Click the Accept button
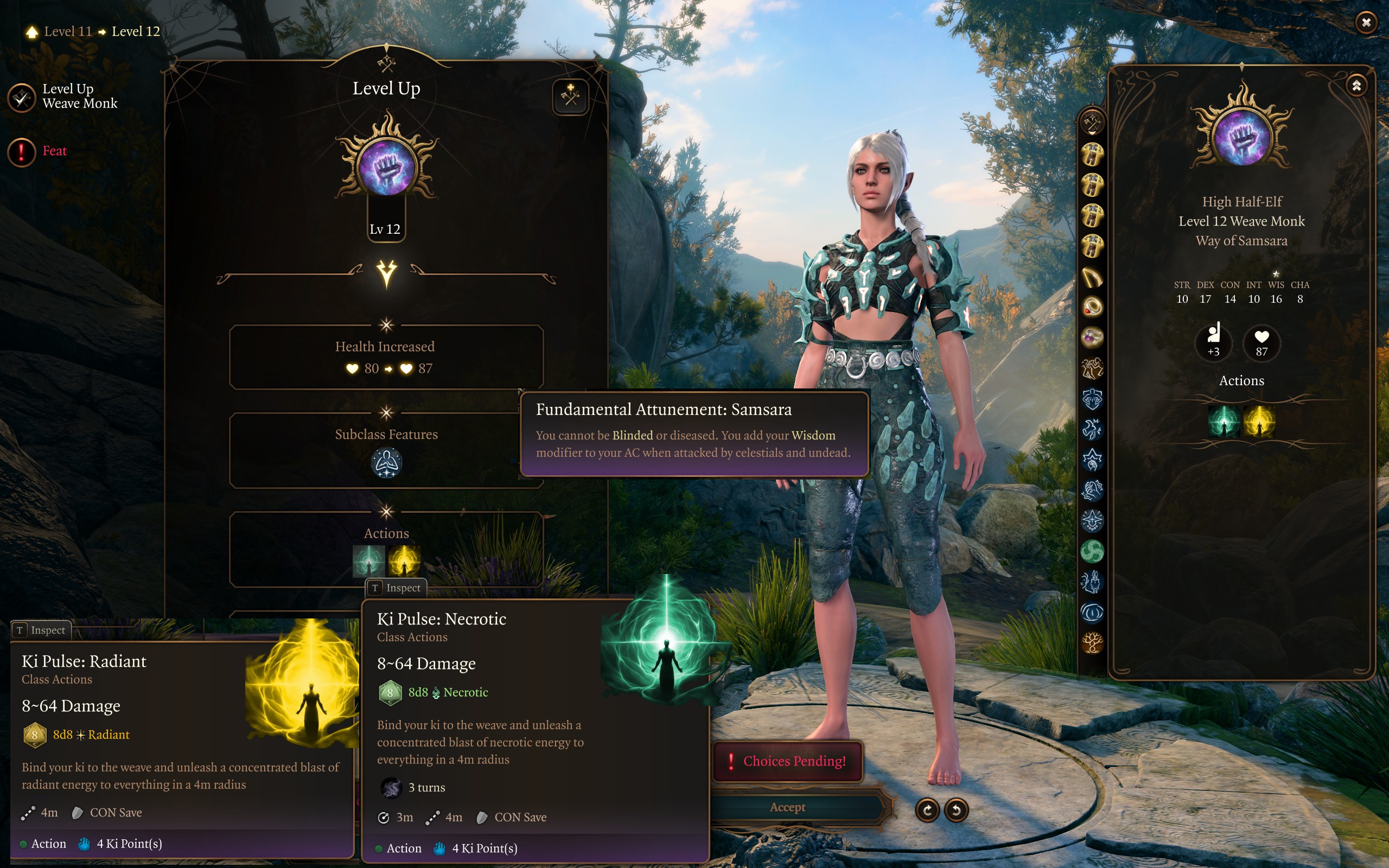 pos(787,807)
